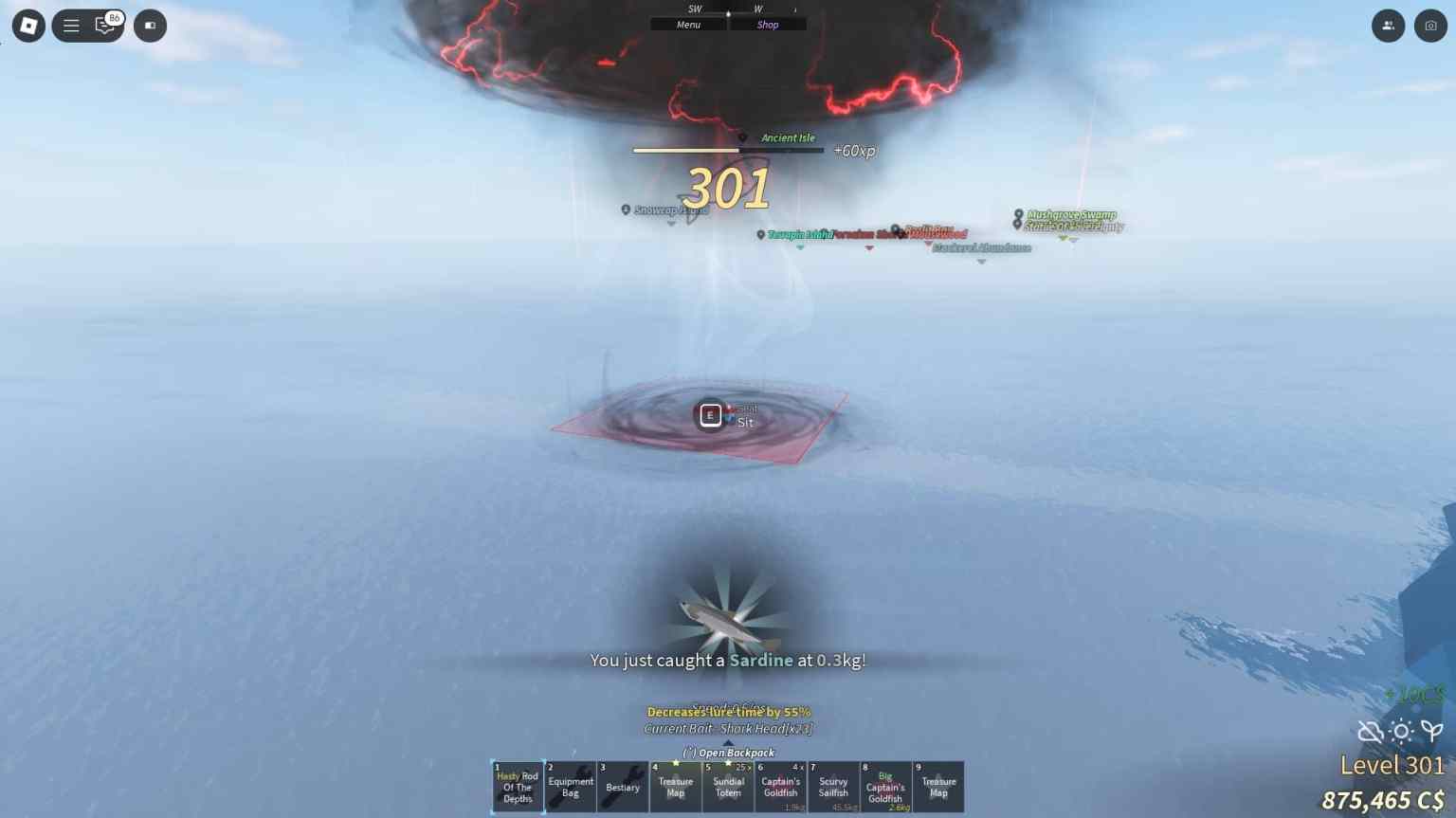The height and width of the screenshot is (818, 1456).
Task: Open the Equipment Bag from slot 2
Action: click(x=570, y=787)
